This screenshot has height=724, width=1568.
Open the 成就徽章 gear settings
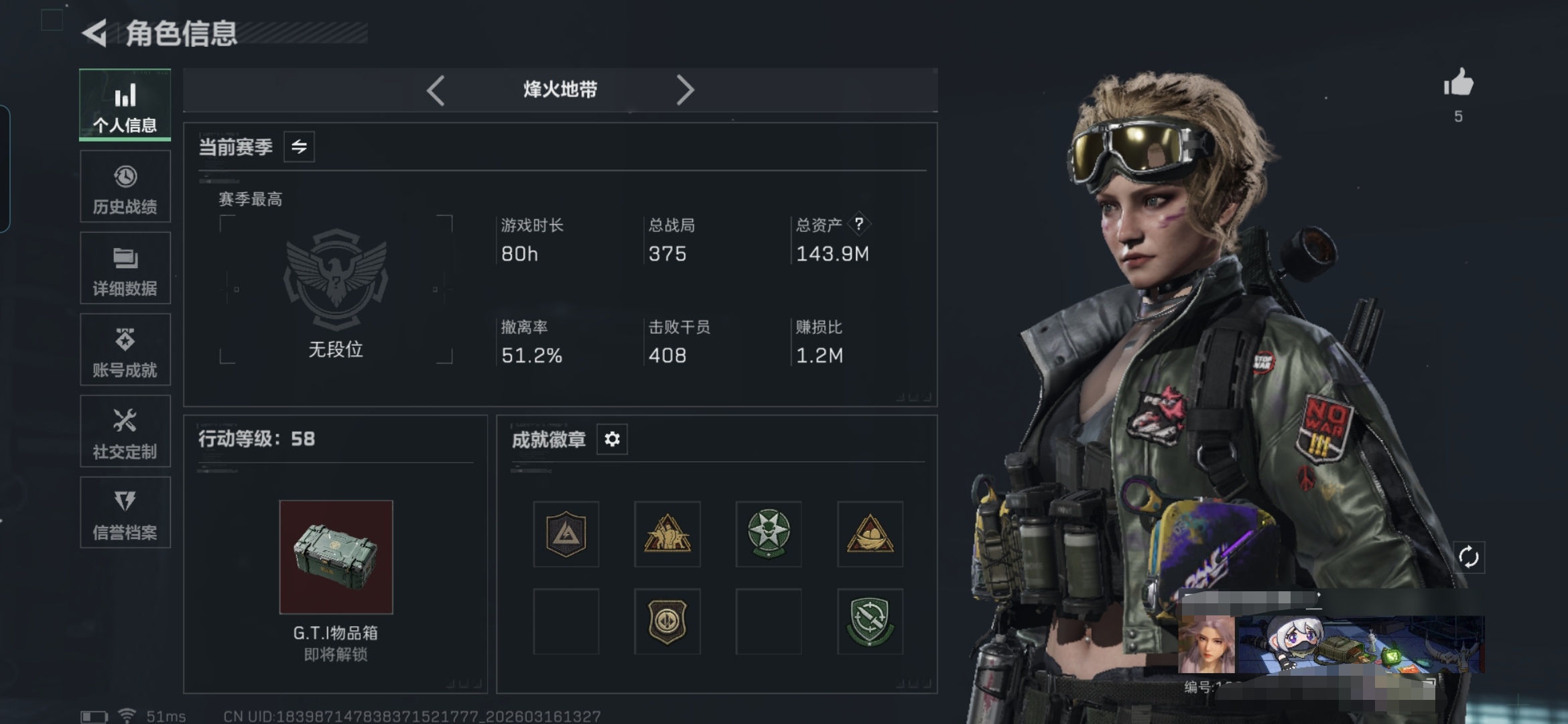tap(612, 439)
